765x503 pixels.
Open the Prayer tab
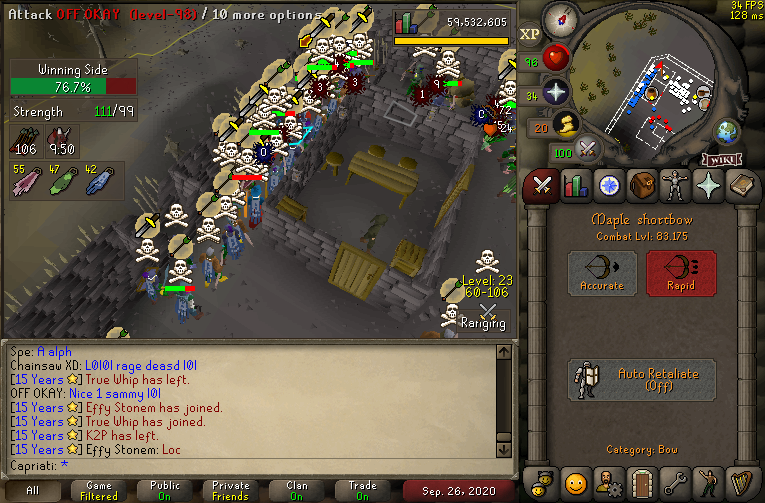click(x=707, y=185)
